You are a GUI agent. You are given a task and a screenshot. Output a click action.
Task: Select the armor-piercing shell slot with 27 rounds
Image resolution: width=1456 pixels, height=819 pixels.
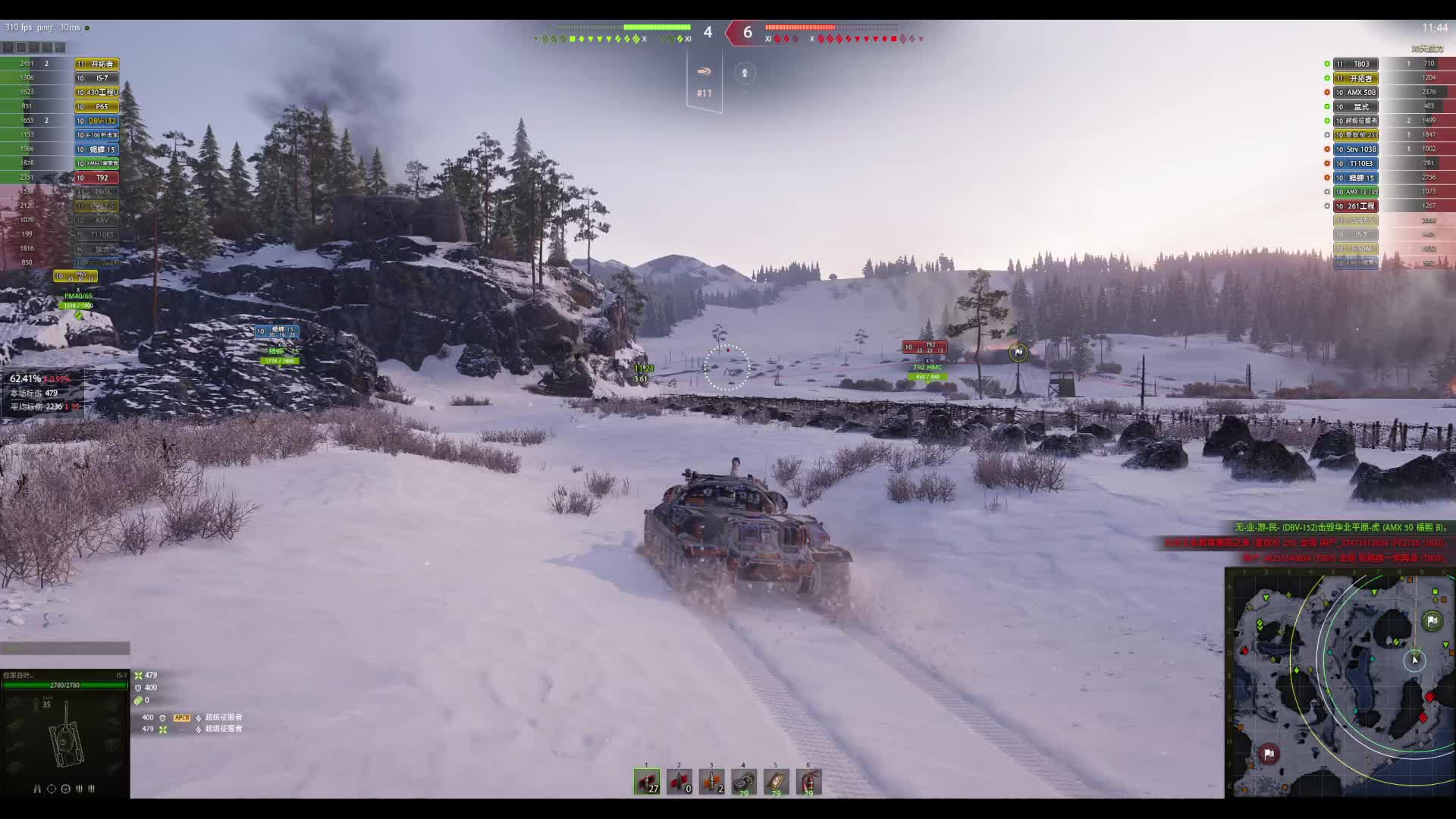tap(647, 781)
